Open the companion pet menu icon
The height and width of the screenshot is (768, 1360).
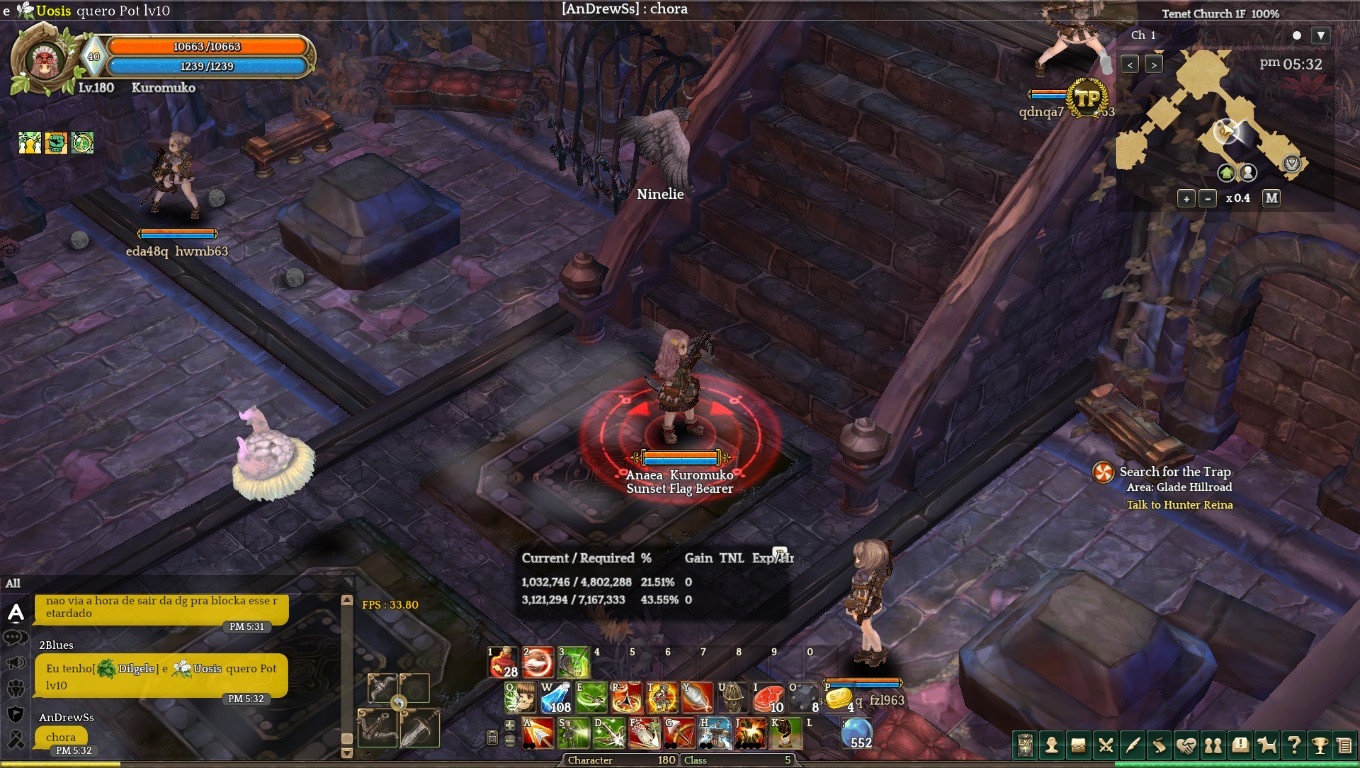(1267, 744)
